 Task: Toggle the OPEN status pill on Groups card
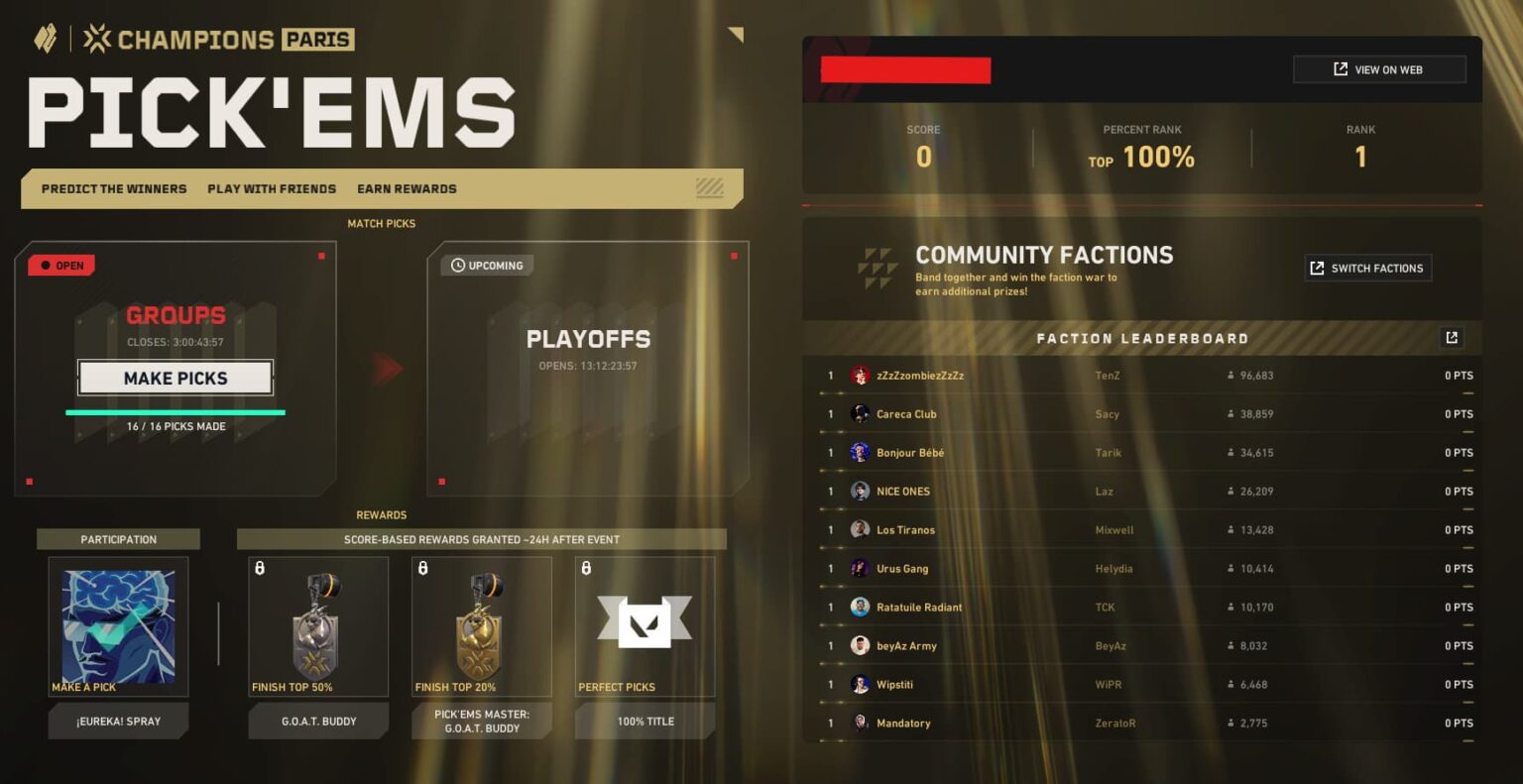pos(61,265)
